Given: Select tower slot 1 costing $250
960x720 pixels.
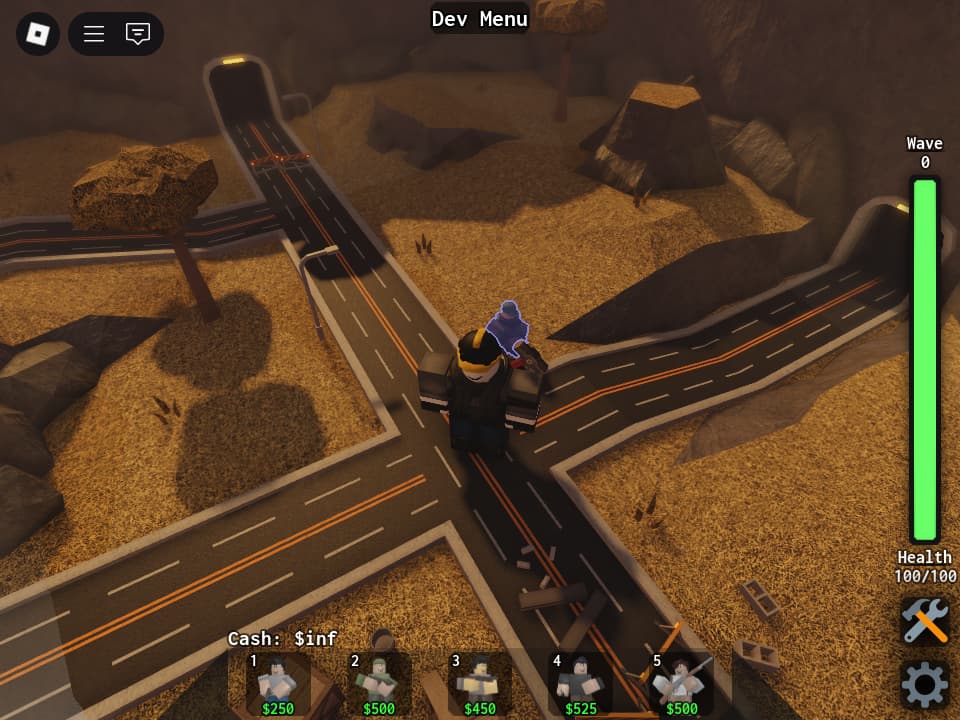Looking at the screenshot, I should pos(277,685).
